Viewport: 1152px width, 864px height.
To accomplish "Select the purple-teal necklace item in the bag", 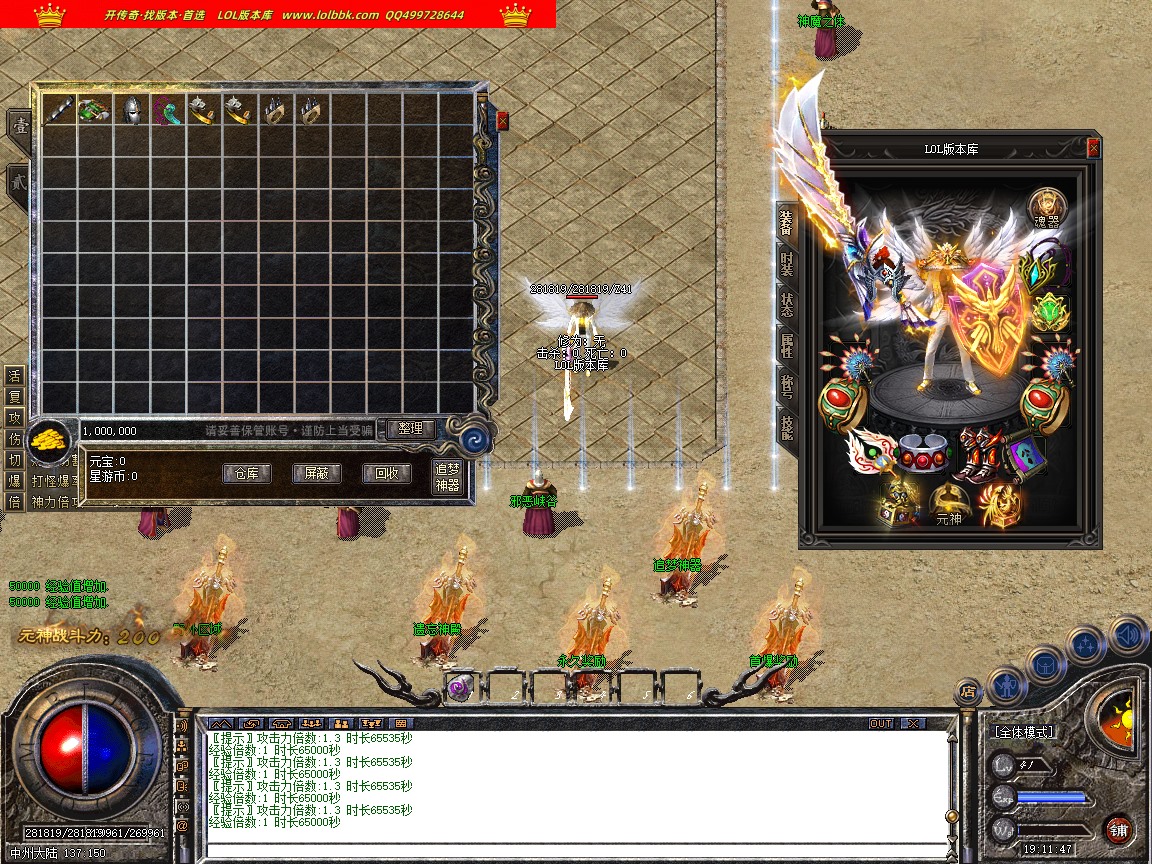I will pos(167,111).
